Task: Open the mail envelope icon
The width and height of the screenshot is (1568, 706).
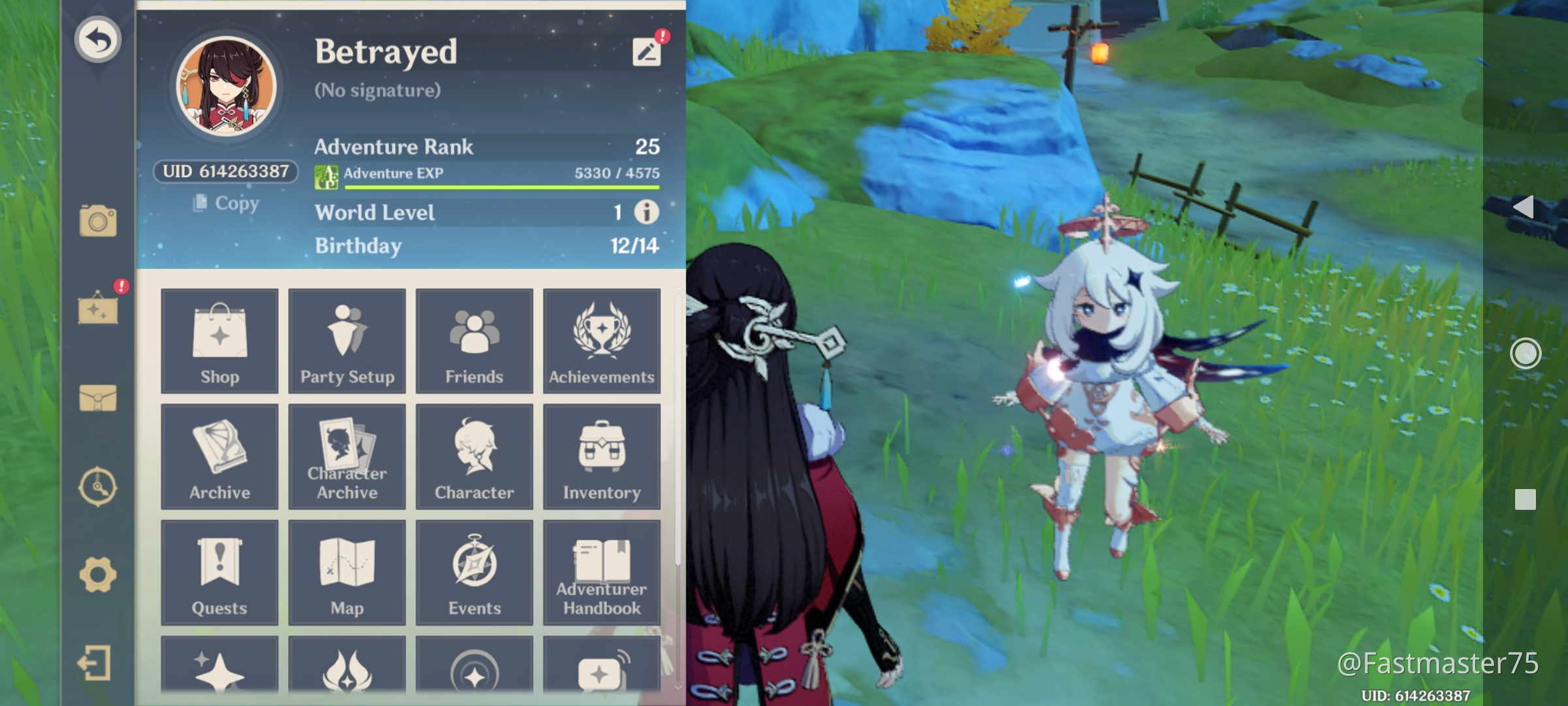Action: click(x=98, y=397)
